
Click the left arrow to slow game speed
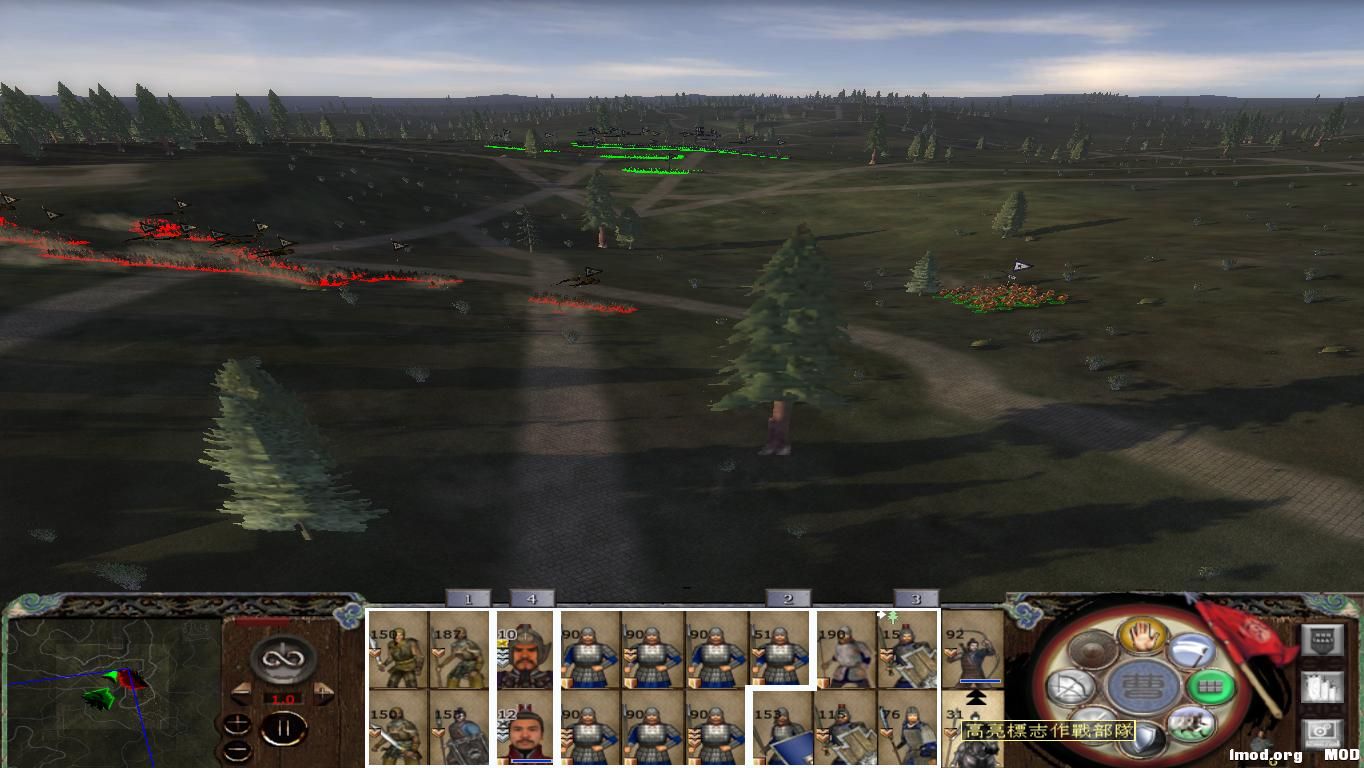click(x=242, y=691)
